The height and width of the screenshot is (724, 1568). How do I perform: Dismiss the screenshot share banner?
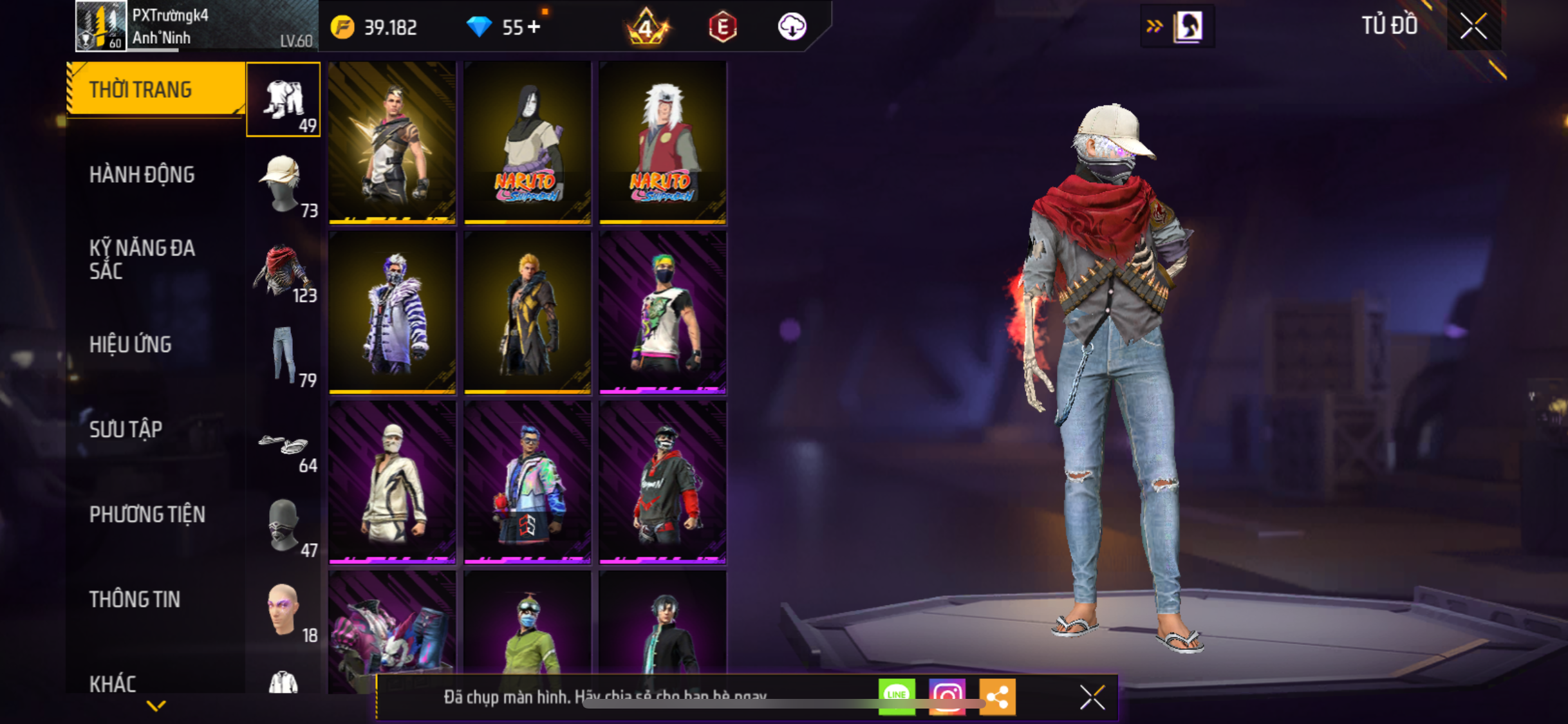(1092, 697)
